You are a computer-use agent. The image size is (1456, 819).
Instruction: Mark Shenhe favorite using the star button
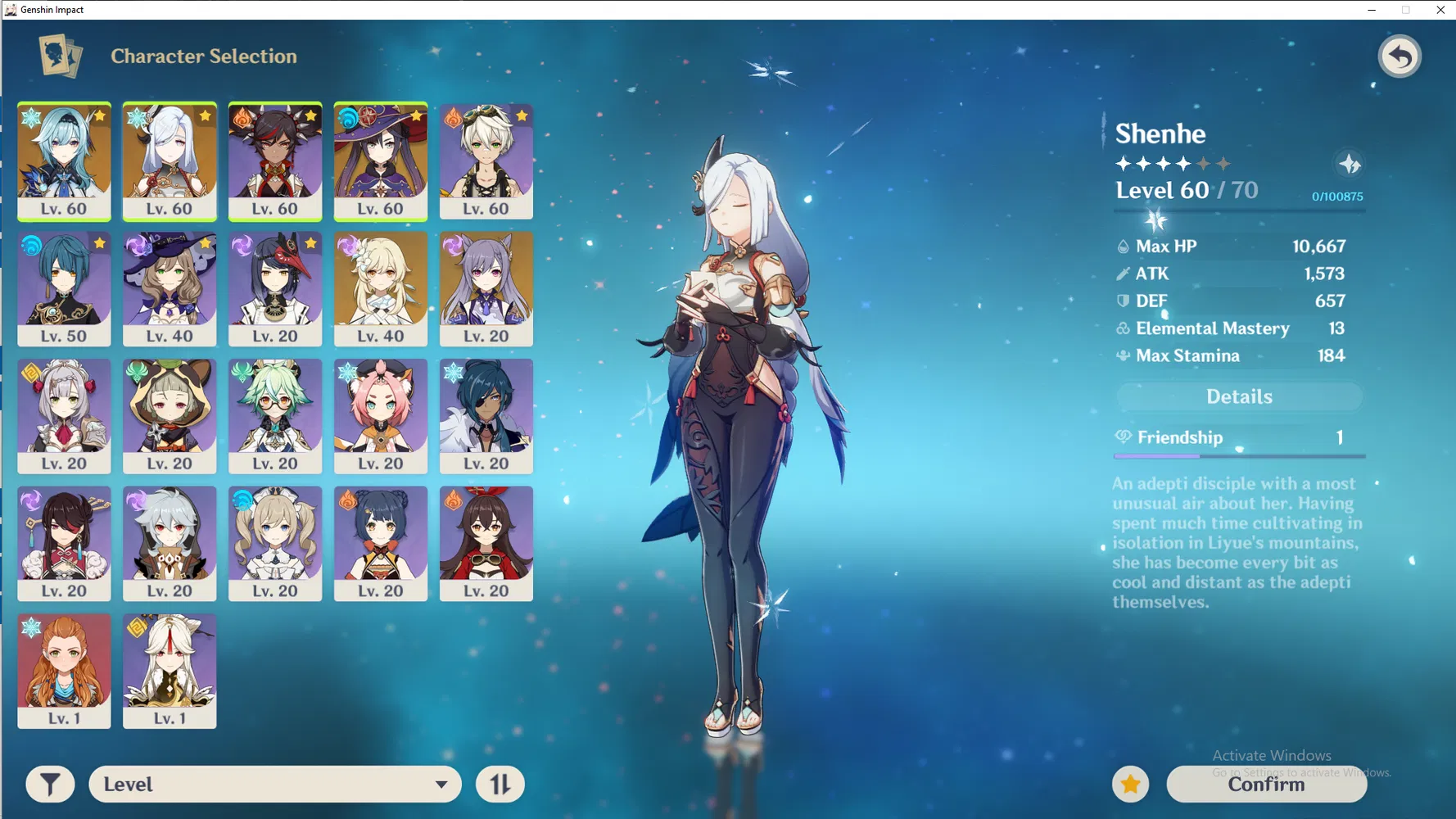point(1131,784)
